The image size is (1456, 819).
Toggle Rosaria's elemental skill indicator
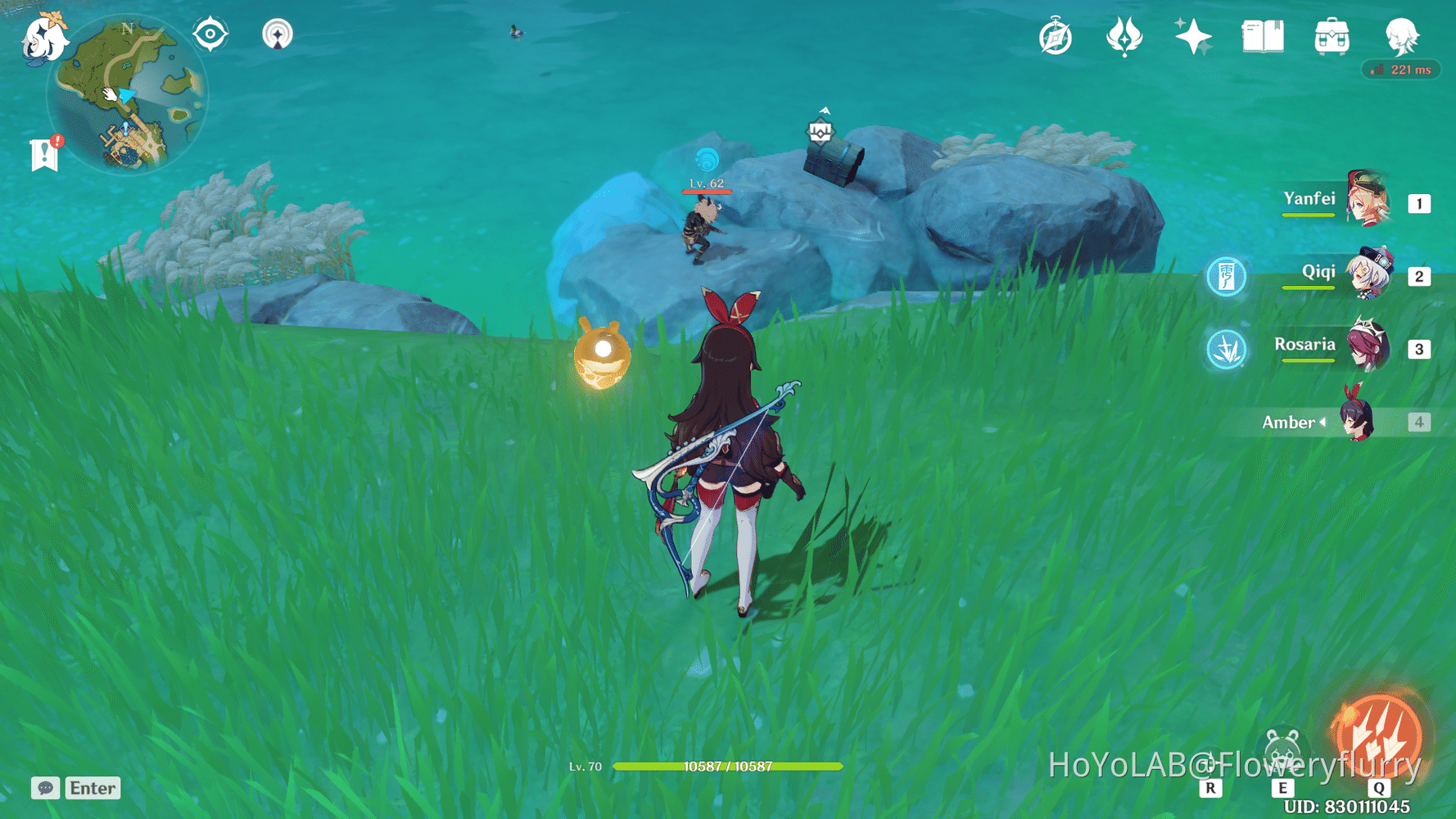point(1227,348)
